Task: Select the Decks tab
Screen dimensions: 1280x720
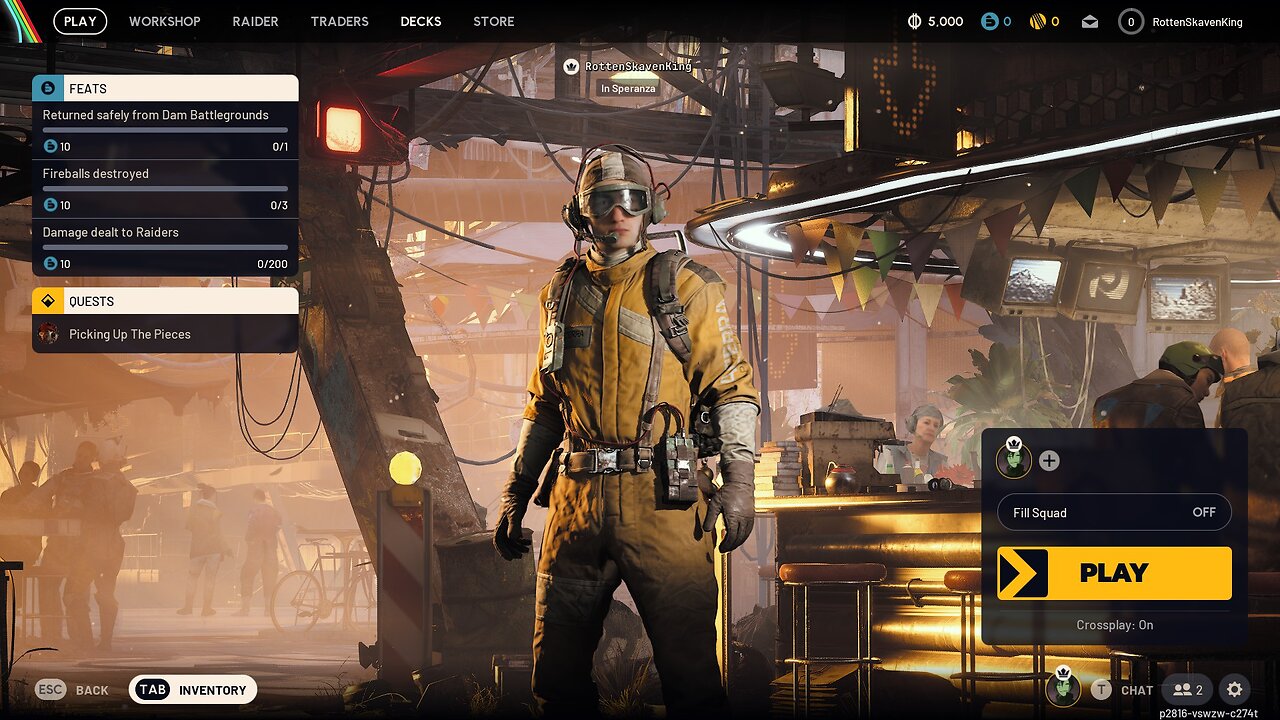Action: [x=421, y=21]
